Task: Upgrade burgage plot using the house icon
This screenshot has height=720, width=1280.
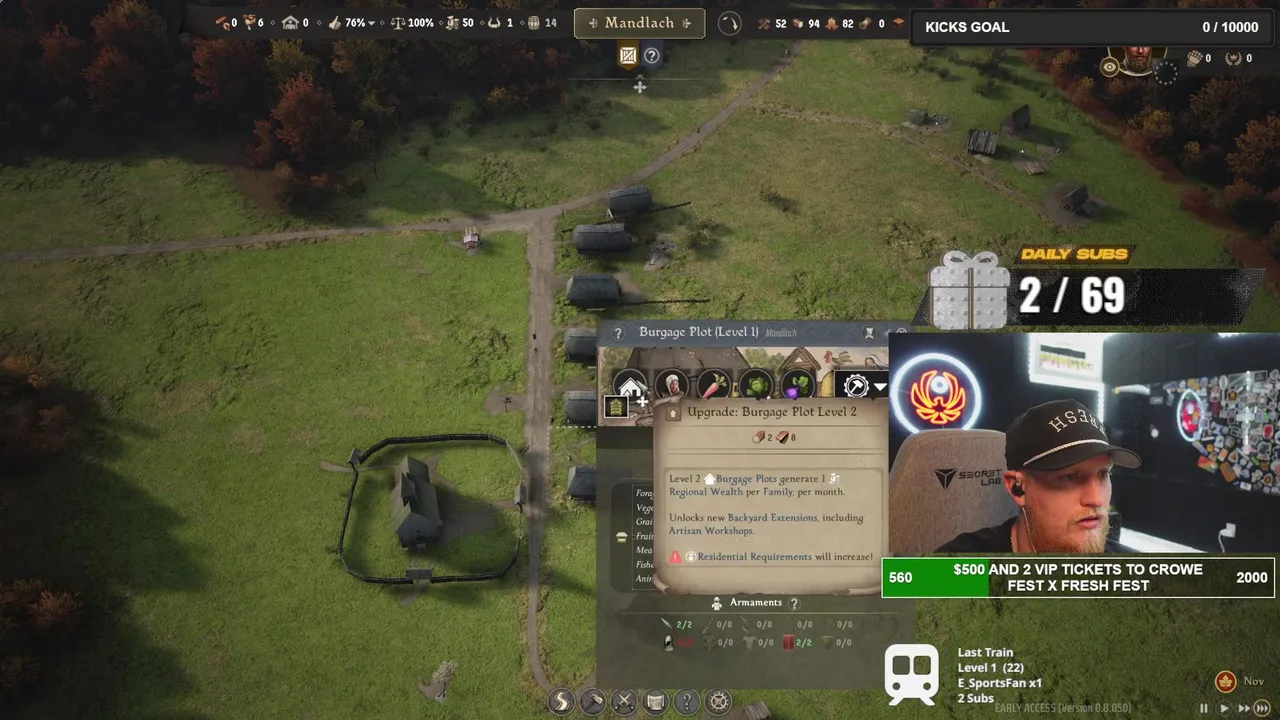Action: 630,387
